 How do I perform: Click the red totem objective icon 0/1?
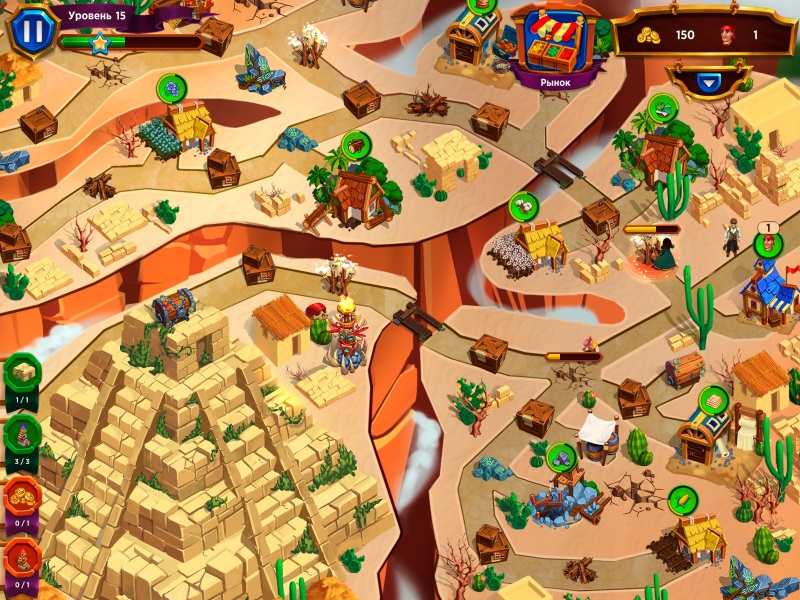pyautogui.click(x=22, y=558)
